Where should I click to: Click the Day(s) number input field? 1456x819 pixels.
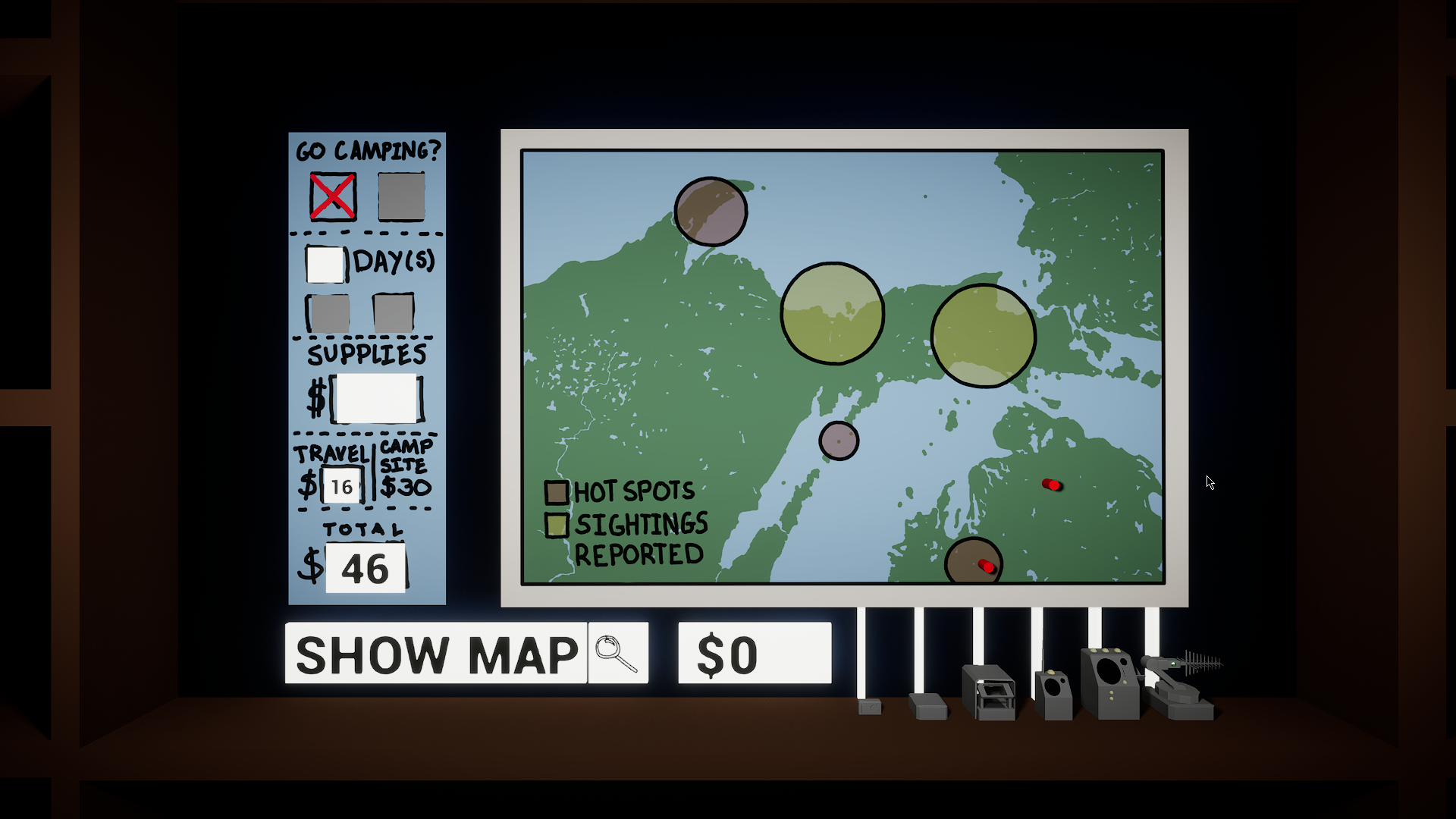point(326,264)
